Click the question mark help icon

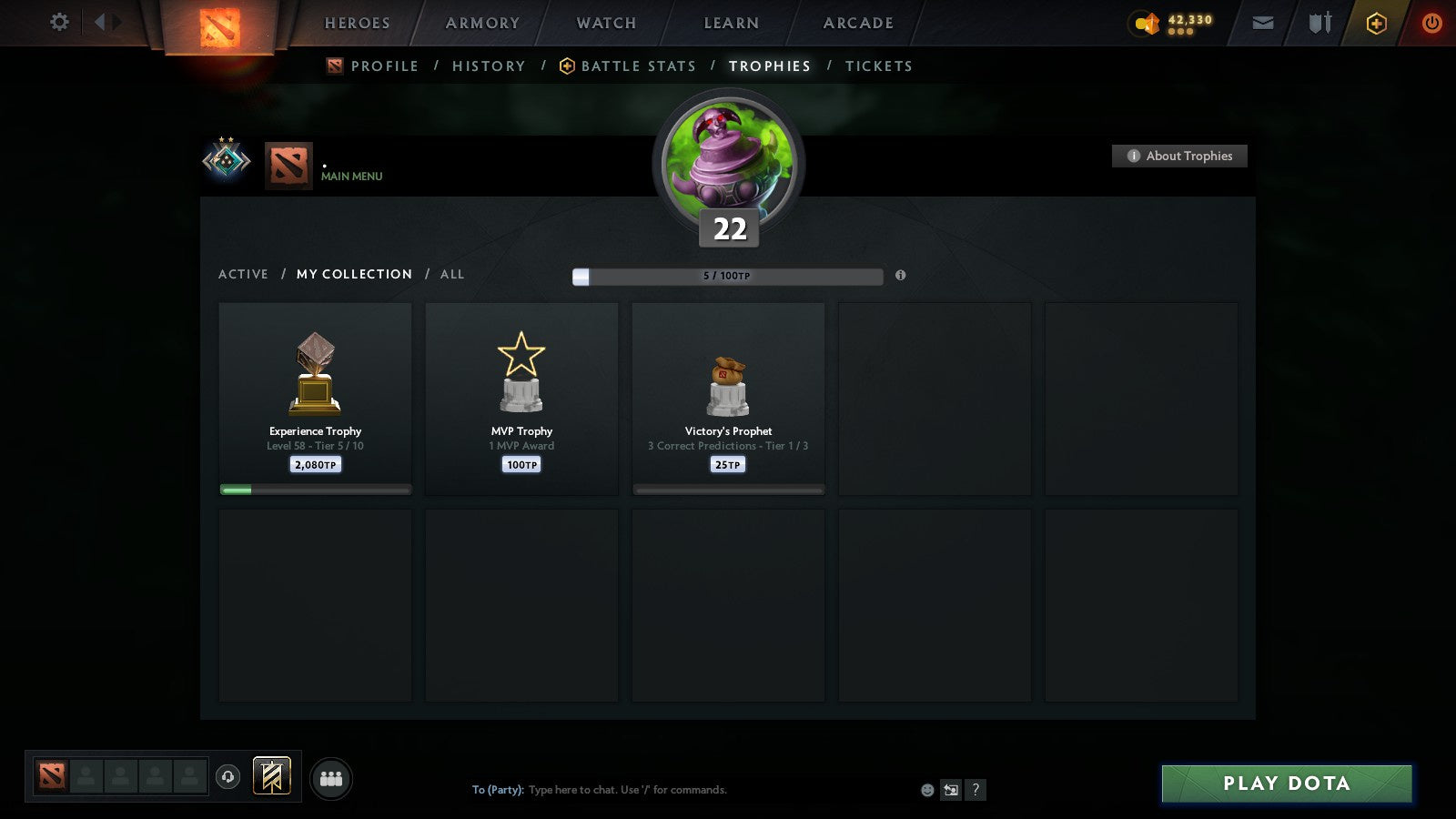[976, 790]
